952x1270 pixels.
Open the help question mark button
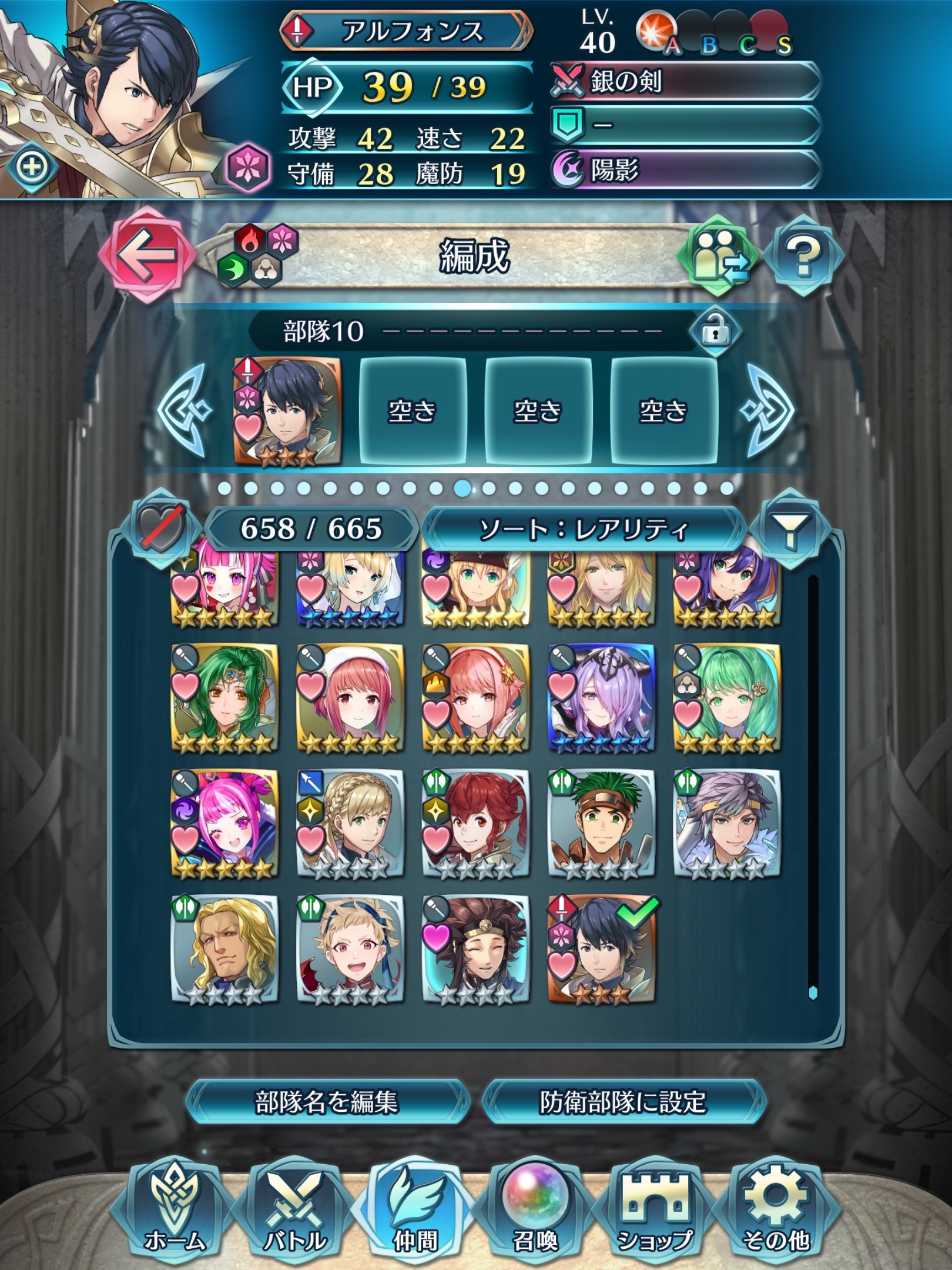(x=804, y=255)
